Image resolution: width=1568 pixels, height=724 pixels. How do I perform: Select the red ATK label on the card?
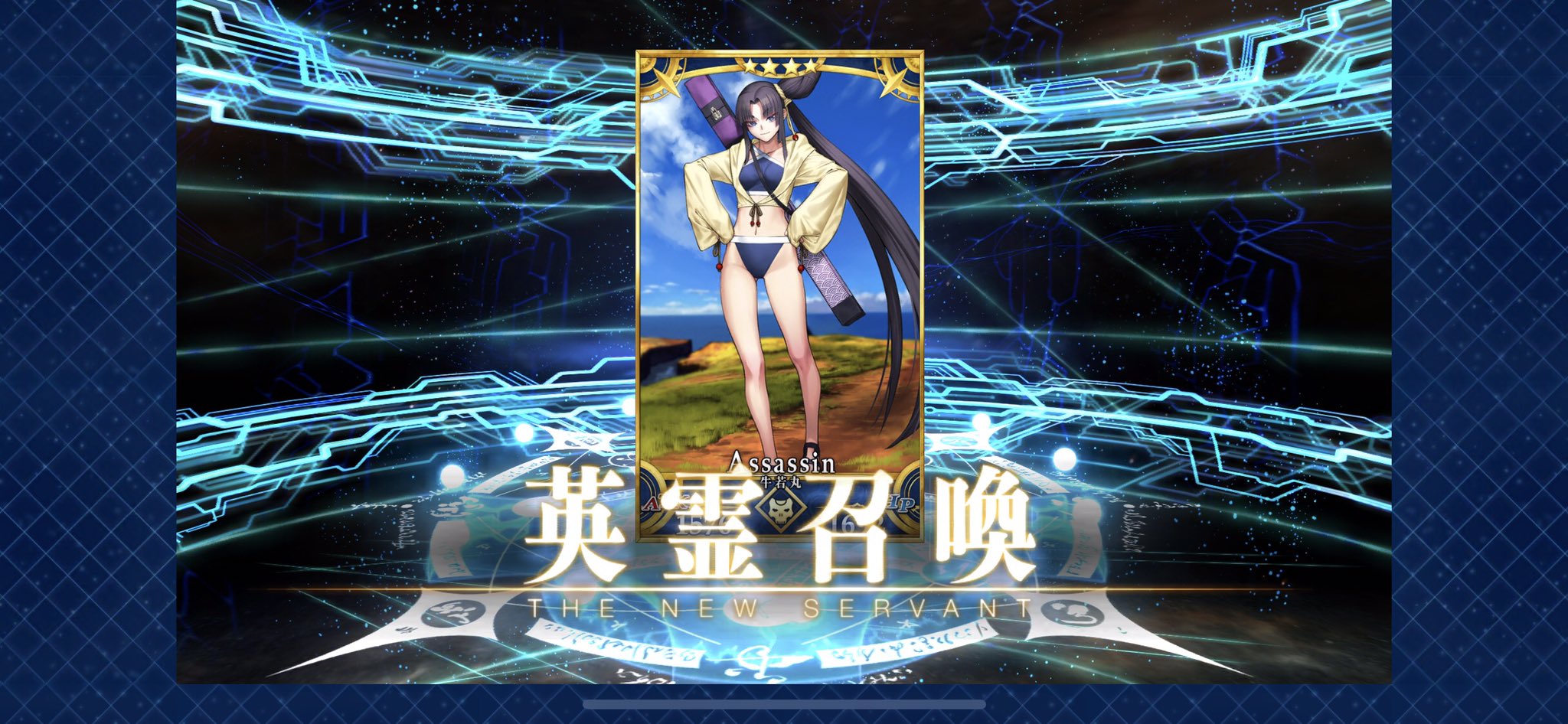coord(653,504)
